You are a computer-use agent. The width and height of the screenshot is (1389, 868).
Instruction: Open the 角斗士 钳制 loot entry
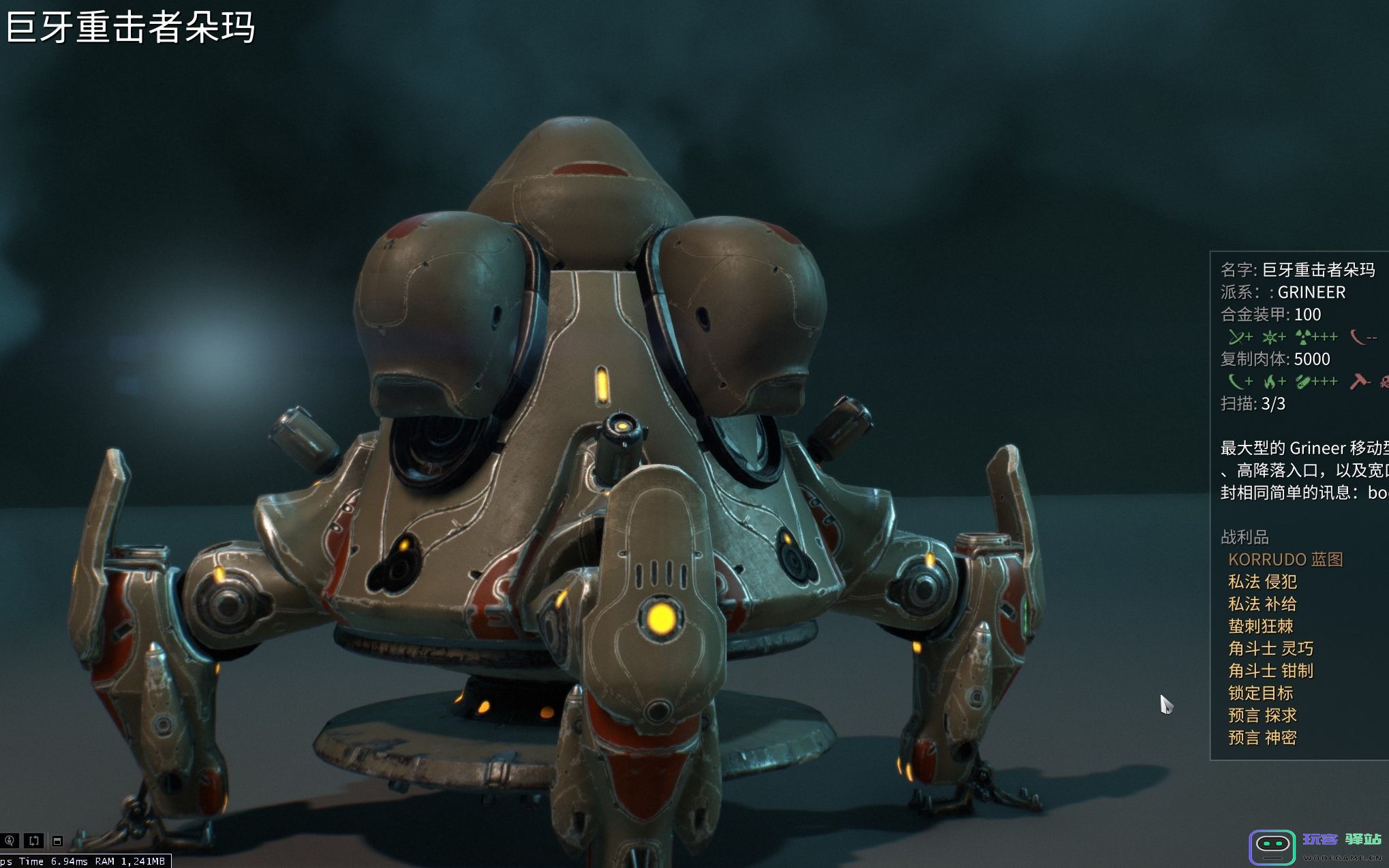(1270, 671)
